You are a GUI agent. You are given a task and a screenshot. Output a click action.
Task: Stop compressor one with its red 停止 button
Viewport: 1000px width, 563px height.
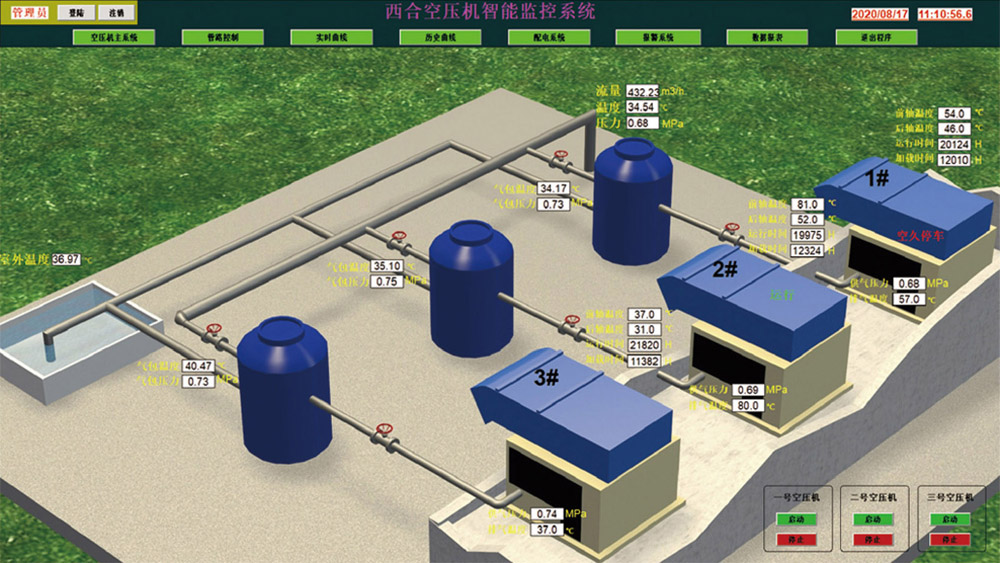(x=797, y=540)
